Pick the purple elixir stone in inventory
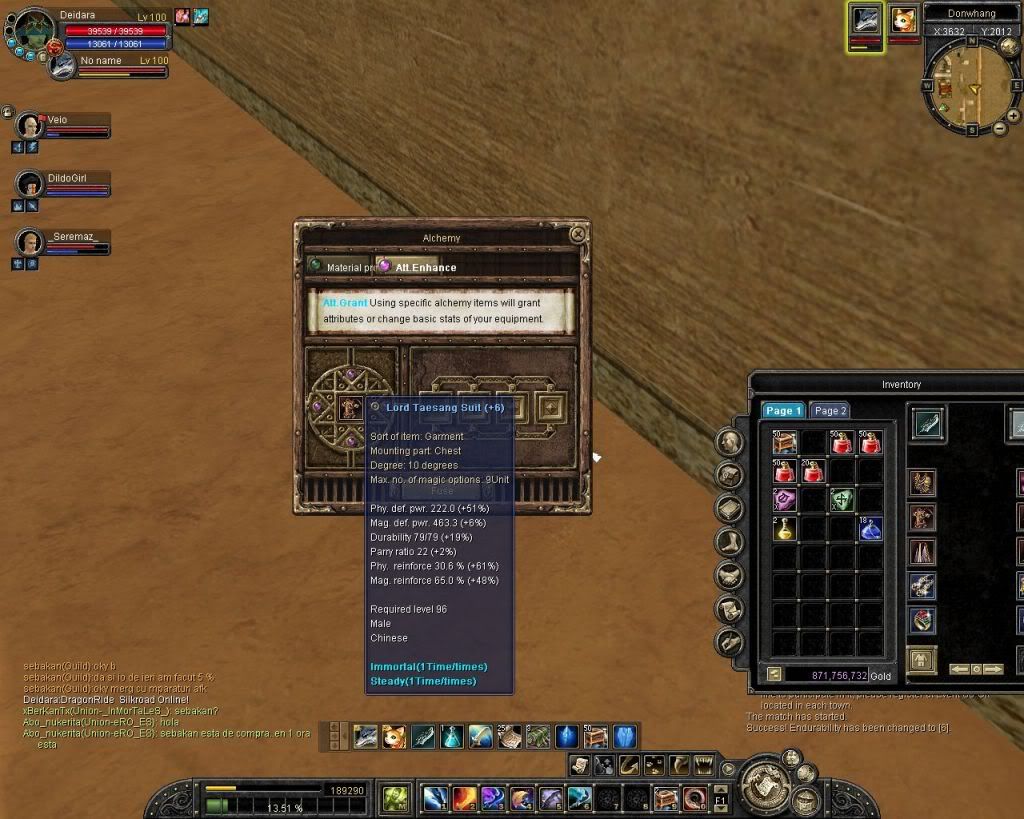Image resolution: width=1024 pixels, height=819 pixels. tap(785, 500)
